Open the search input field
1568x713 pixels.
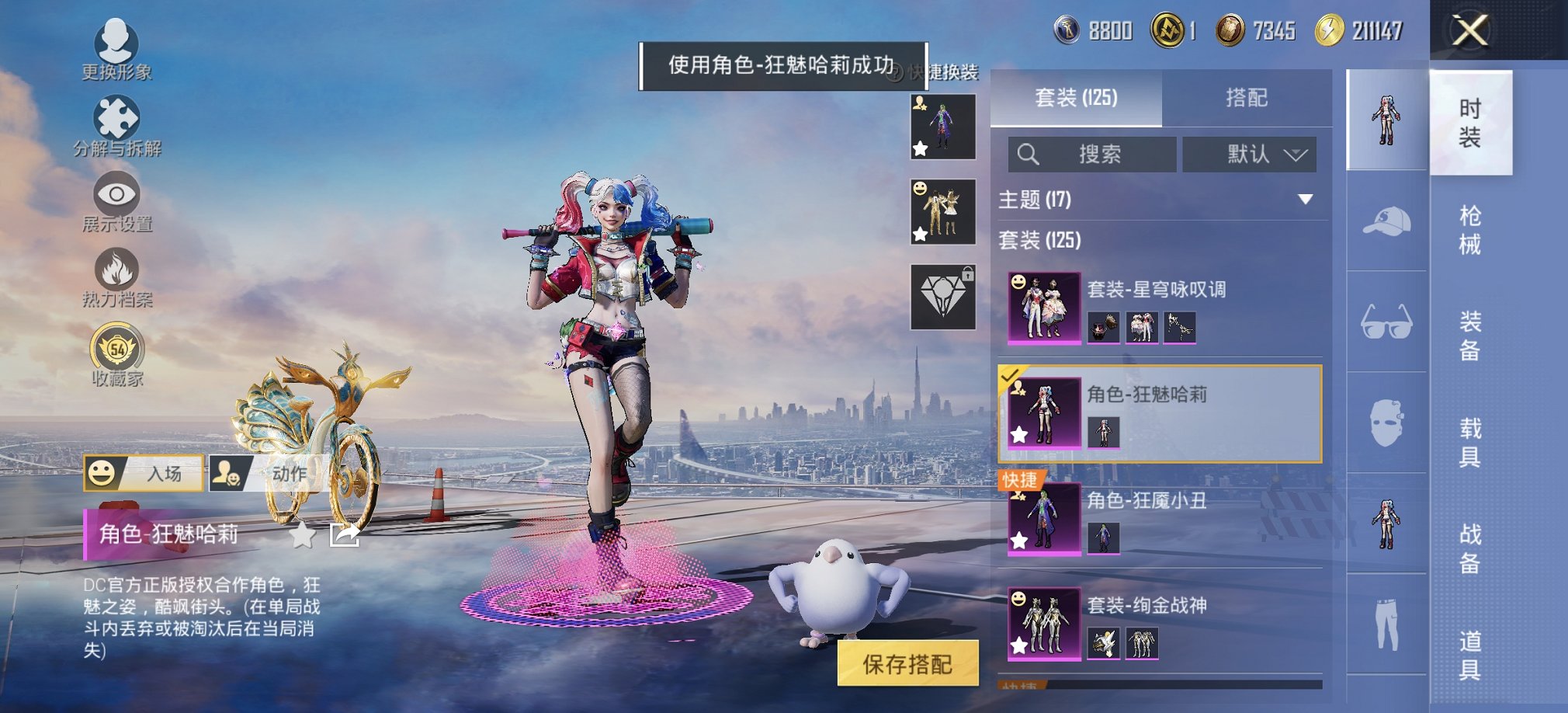click(1090, 154)
